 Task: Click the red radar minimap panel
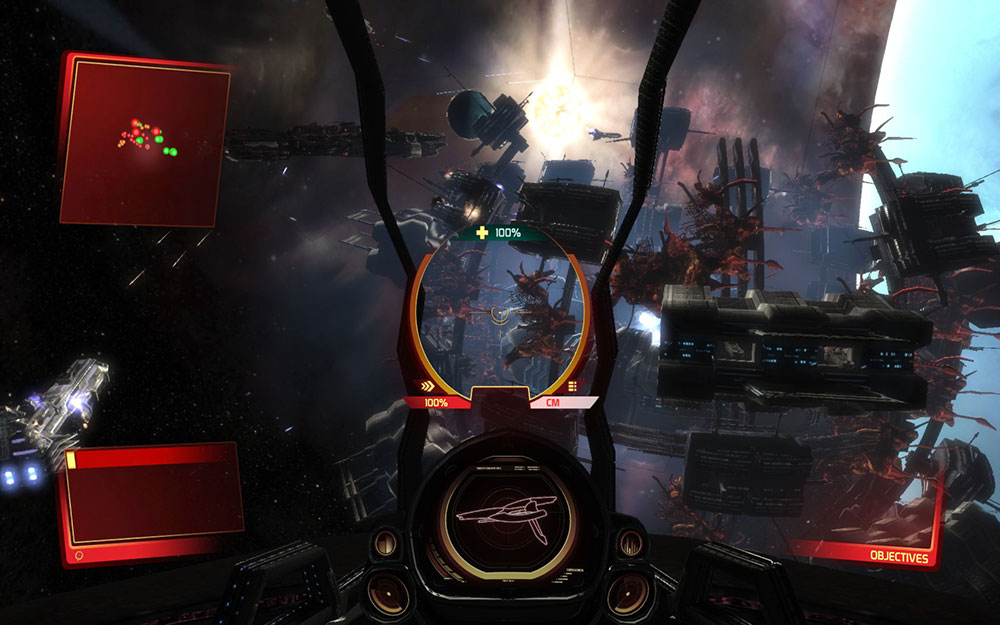click(x=144, y=139)
